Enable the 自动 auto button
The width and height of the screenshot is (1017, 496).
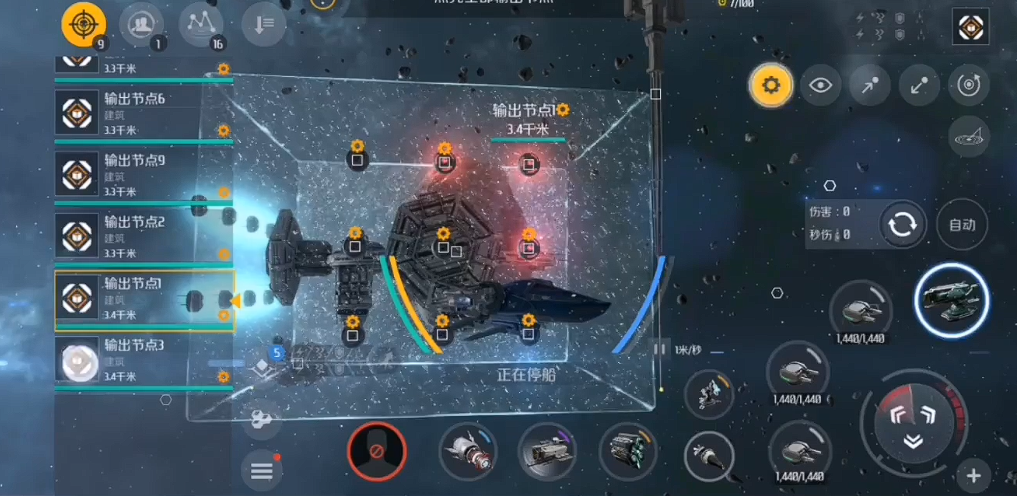[962, 224]
